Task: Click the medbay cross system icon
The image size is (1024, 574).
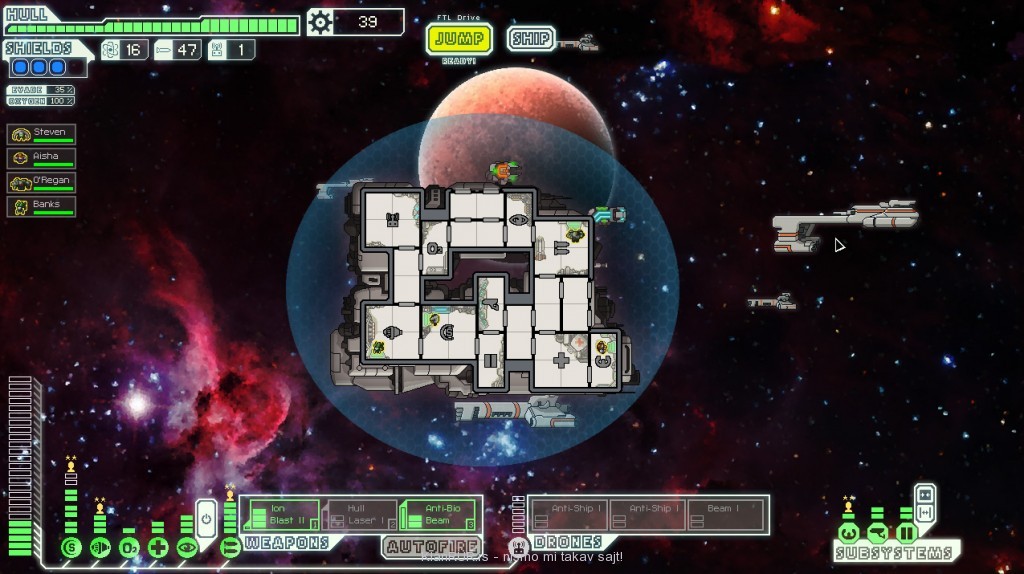Action: tap(158, 547)
